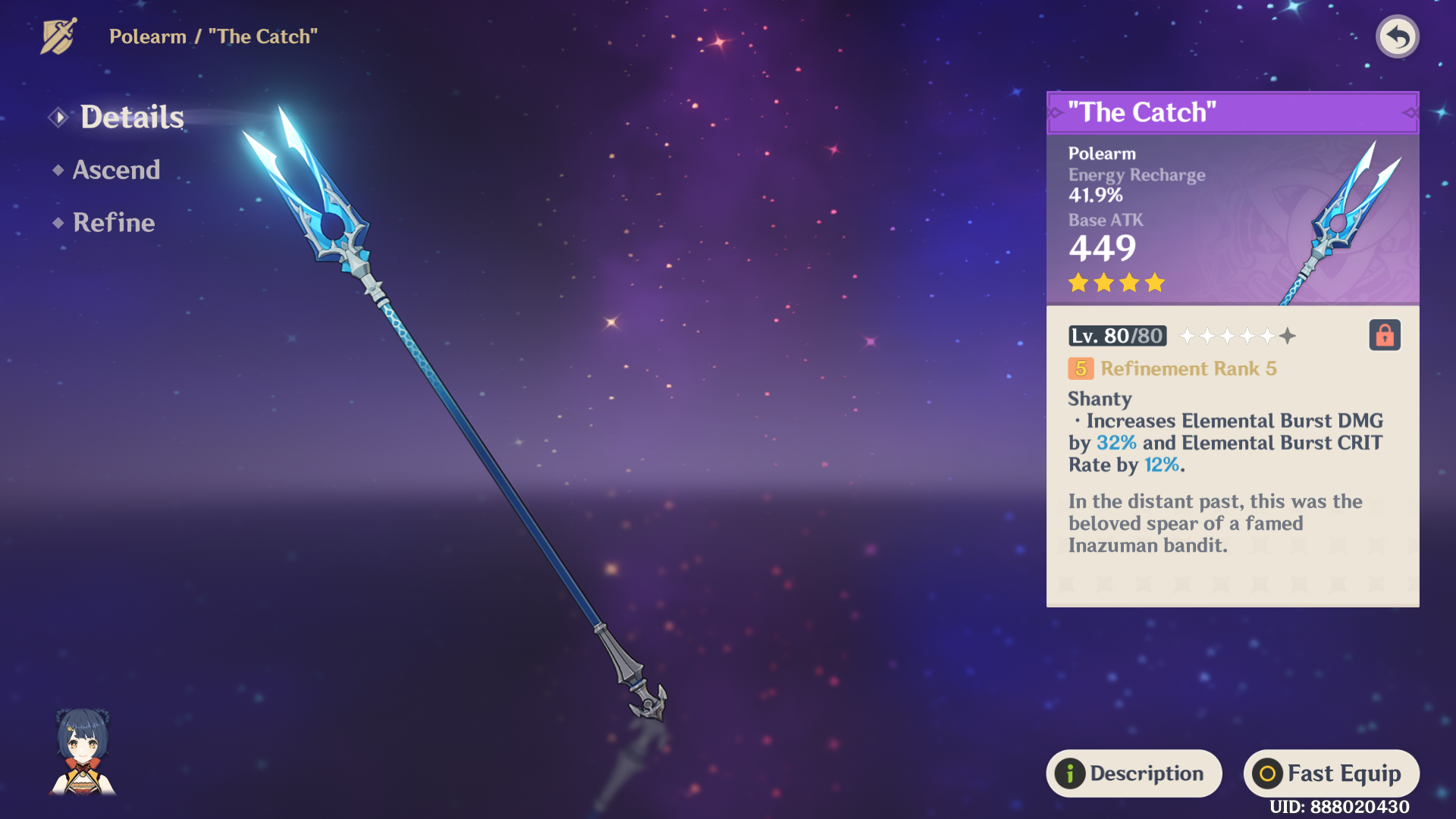Click the equipped character portrait

tap(83, 752)
